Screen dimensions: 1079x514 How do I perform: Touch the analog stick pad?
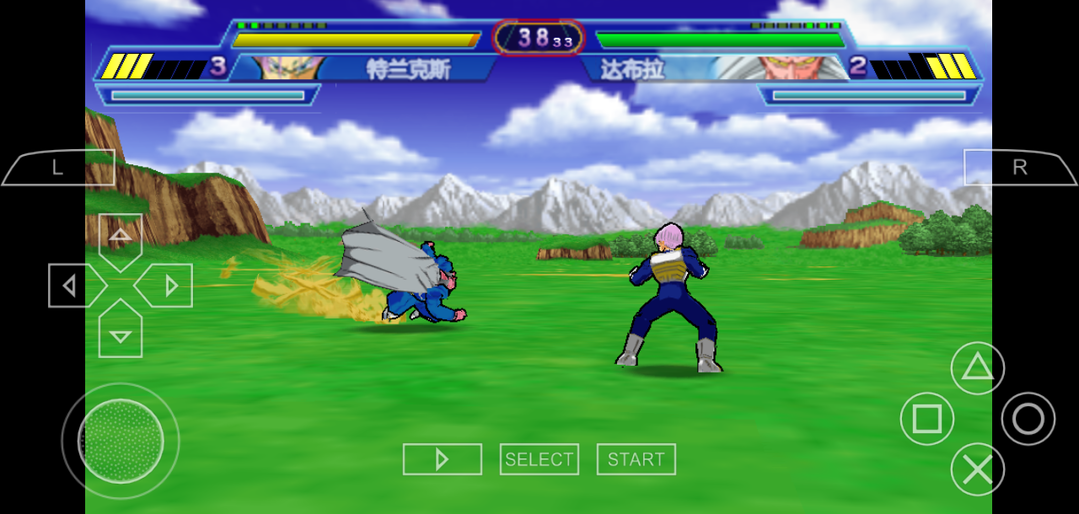pyautogui.click(x=120, y=440)
